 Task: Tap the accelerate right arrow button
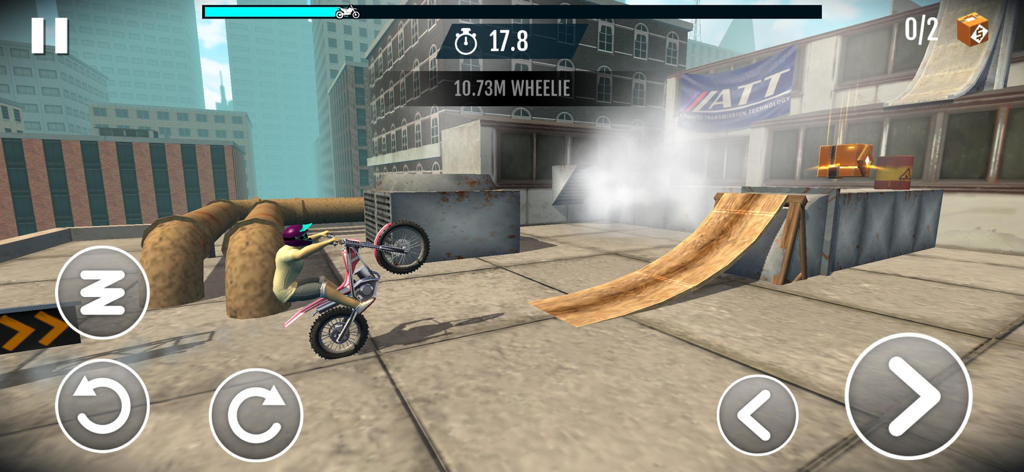908,396
